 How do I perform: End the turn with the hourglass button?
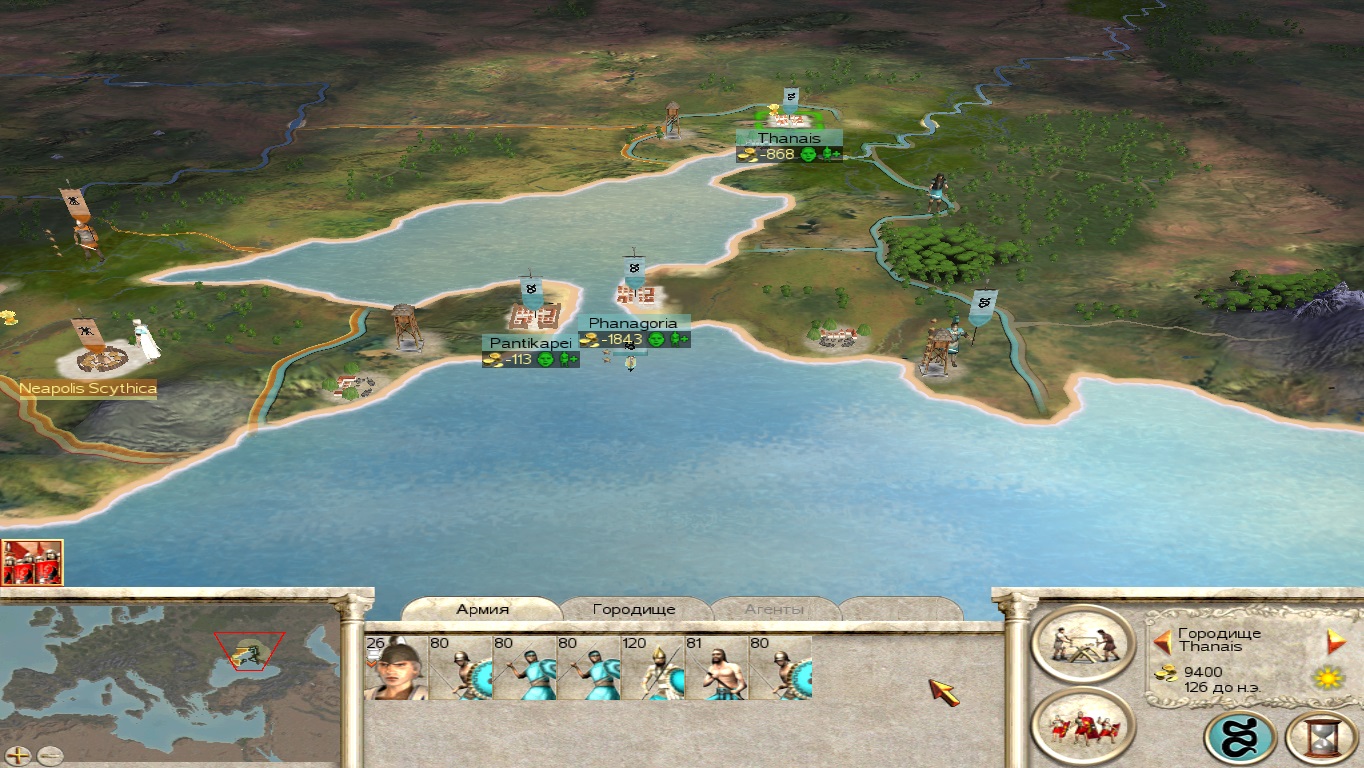1322,738
